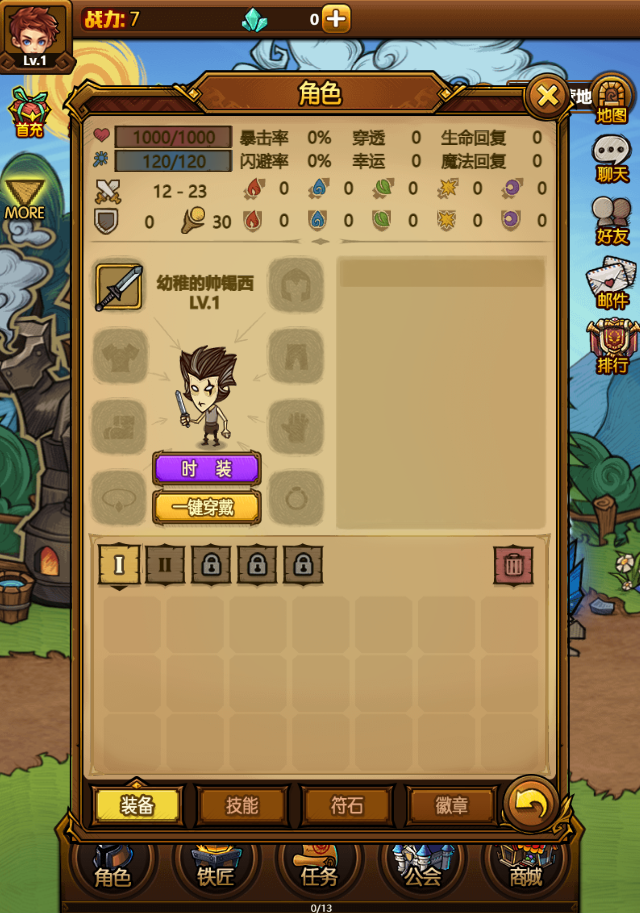Select the 装备 equipment tab
Viewport: 640px width, 913px height.
(137, 805)
